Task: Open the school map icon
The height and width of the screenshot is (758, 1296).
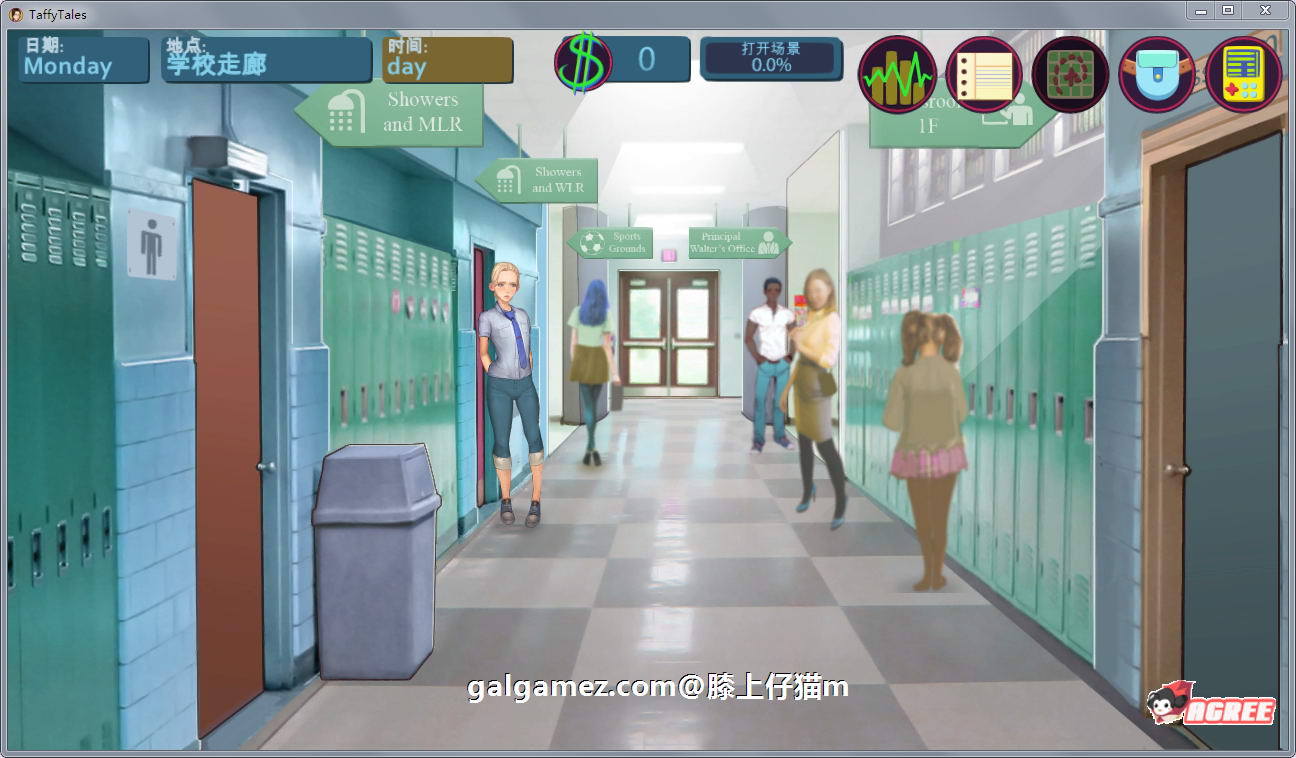Action: click(x=1069, y=74)
